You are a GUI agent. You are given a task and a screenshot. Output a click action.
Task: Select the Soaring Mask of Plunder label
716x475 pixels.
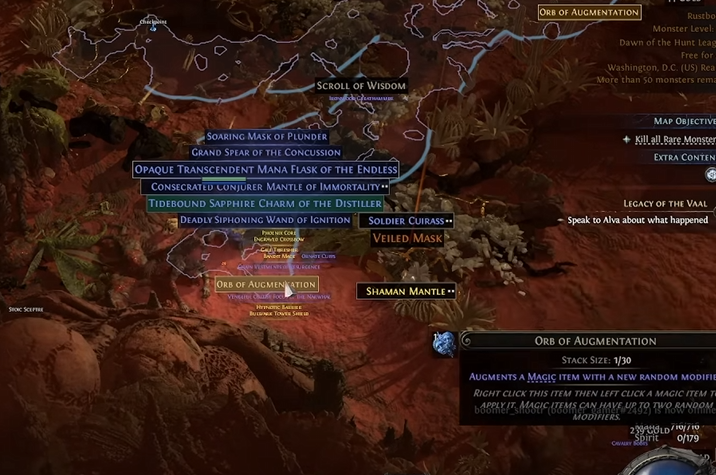pyautogui.click(x=267, y=137)
